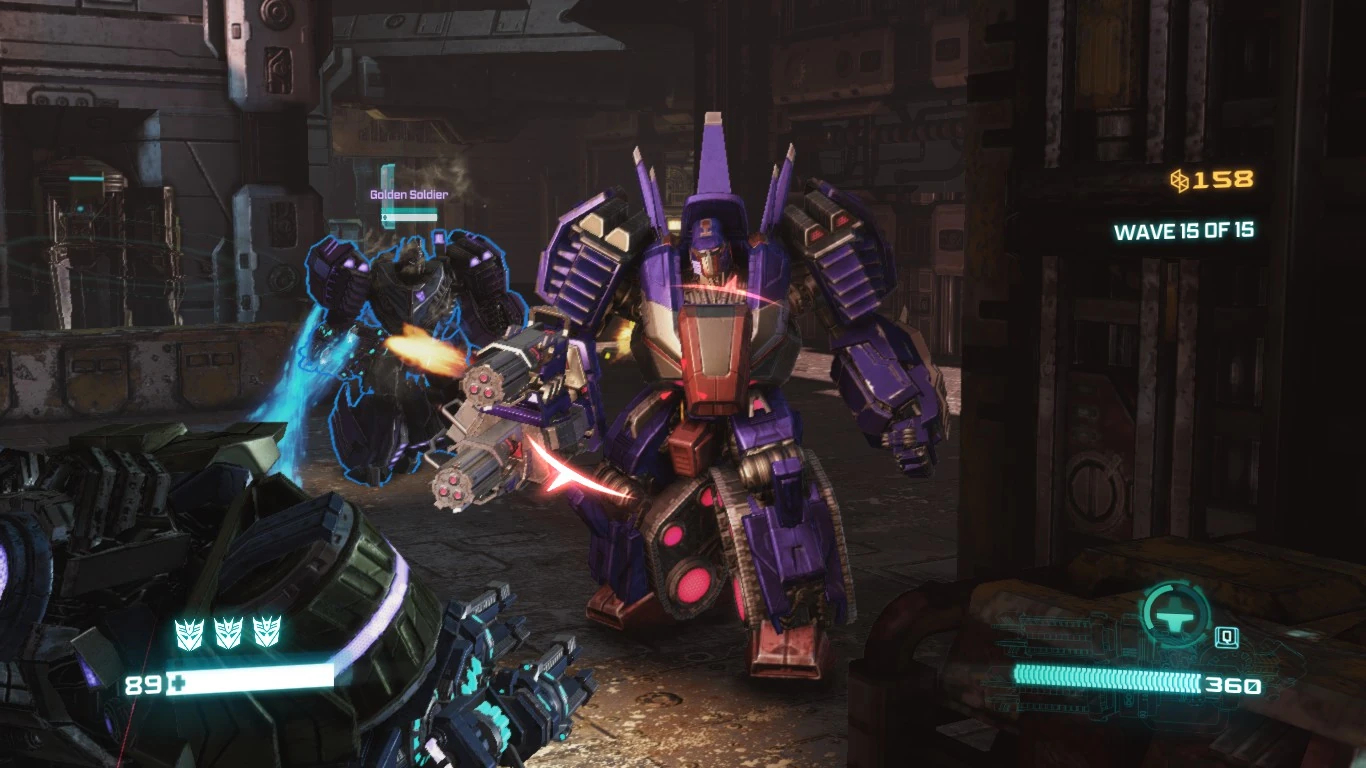The image size is (1366, 768).
Task: Select the Golden Soldier nameplate
Action: click(x=408, y=195)
